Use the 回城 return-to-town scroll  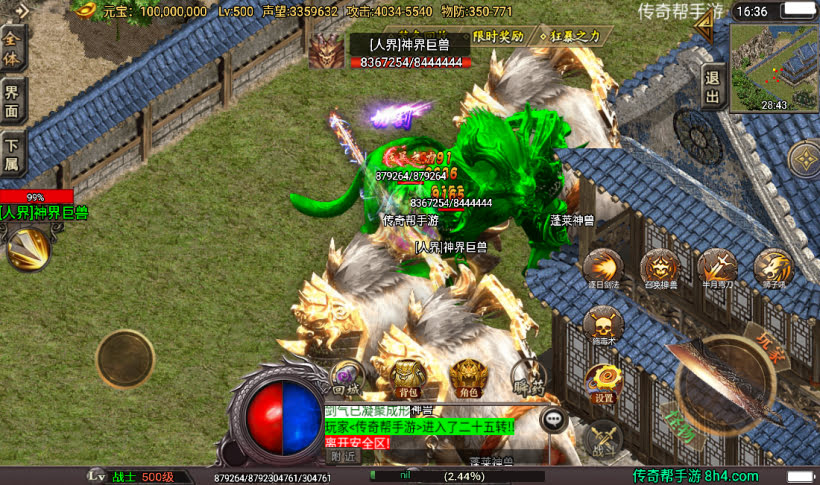[346, 376]
